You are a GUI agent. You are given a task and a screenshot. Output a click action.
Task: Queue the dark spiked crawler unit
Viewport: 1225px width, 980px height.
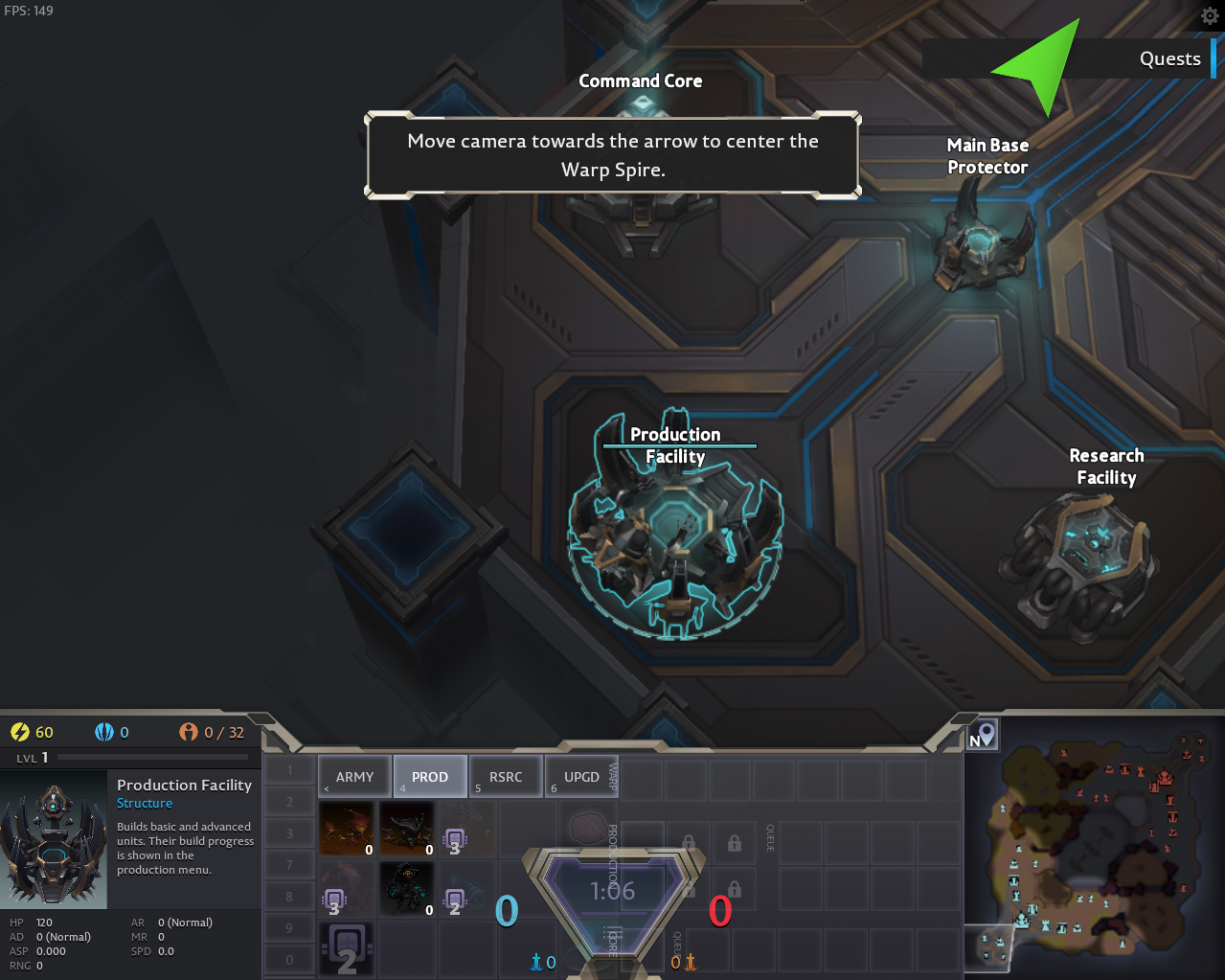407,829
